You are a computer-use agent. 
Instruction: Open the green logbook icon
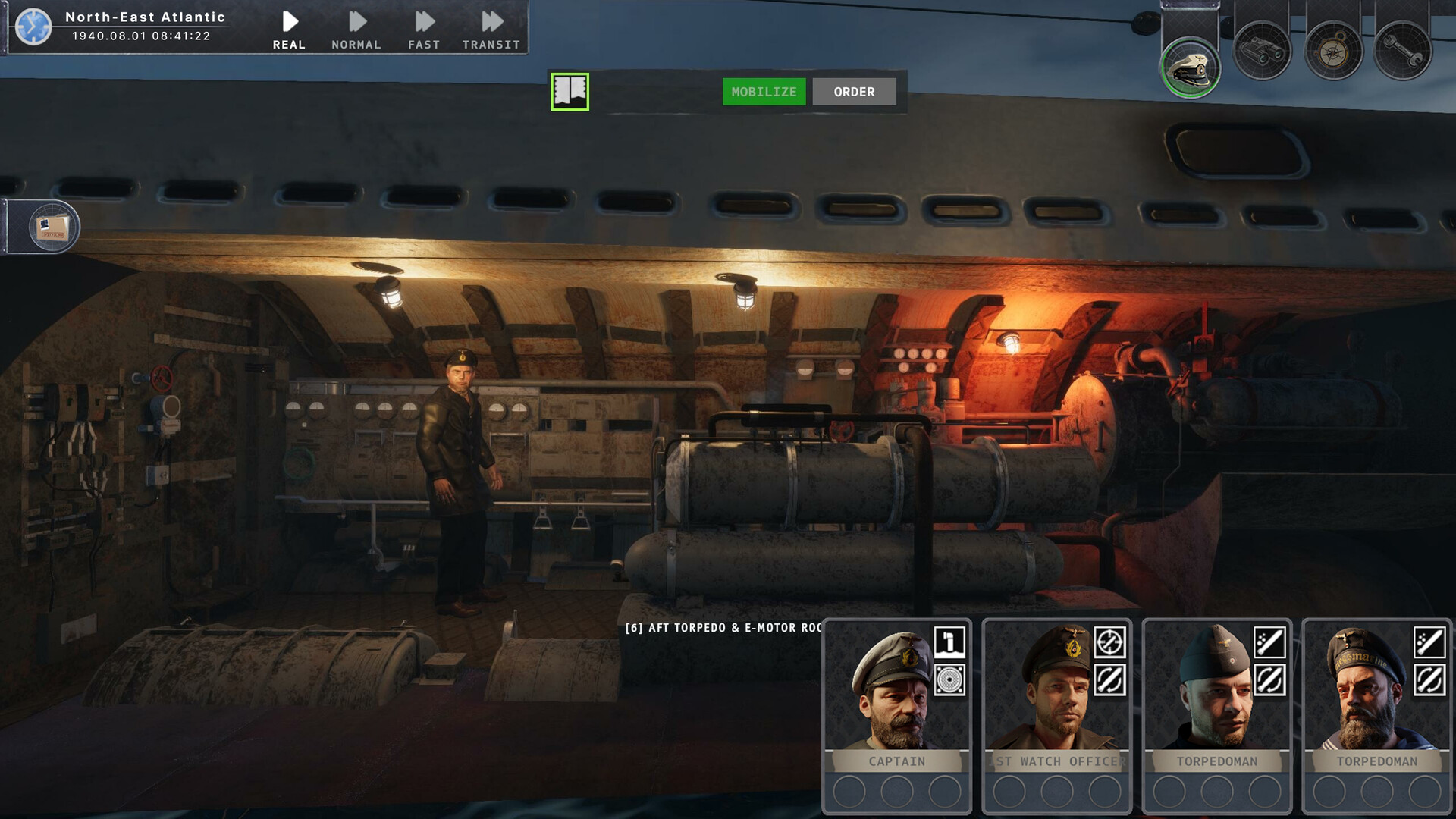tap(570, 92)
